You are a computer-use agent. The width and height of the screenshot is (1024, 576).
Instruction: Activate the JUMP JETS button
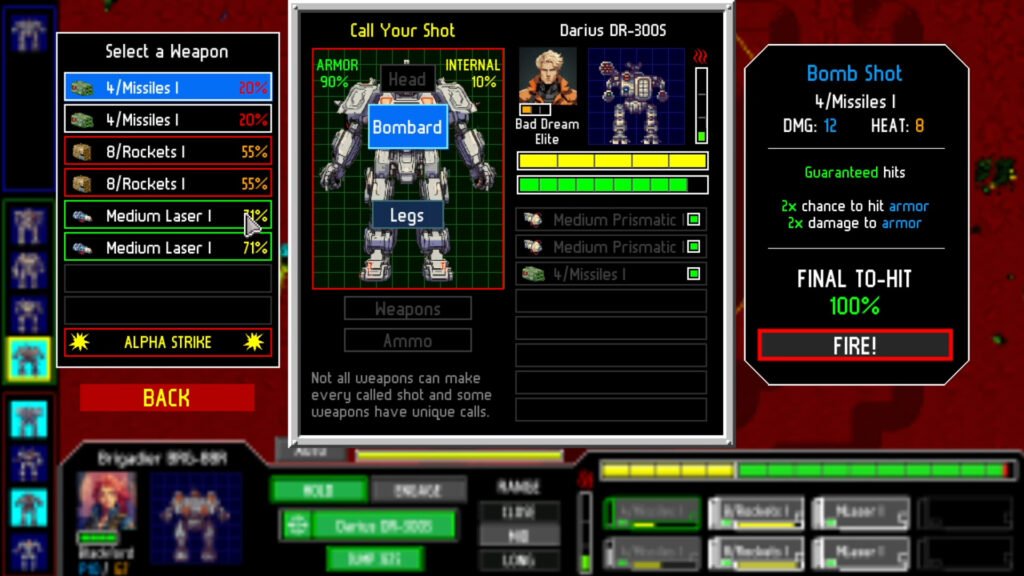(374, 558)
